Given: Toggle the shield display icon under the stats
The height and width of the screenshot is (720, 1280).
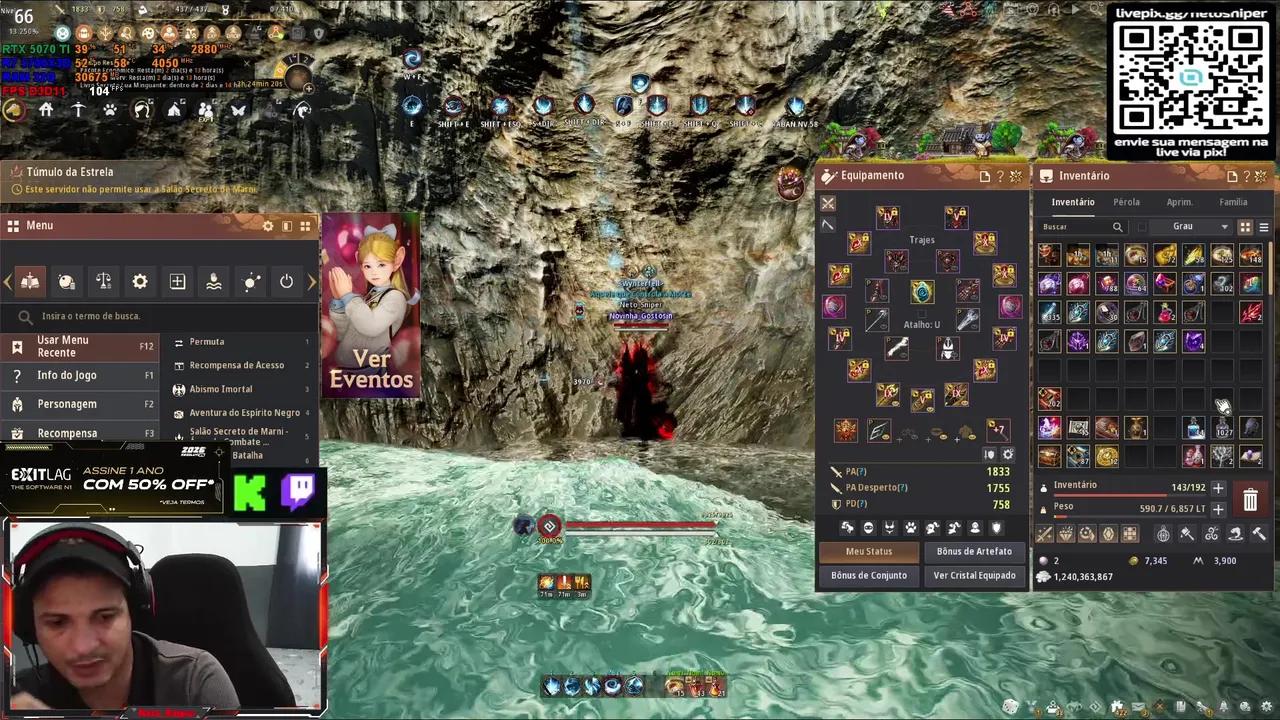Looking at the screenshot, I should 996,527.
